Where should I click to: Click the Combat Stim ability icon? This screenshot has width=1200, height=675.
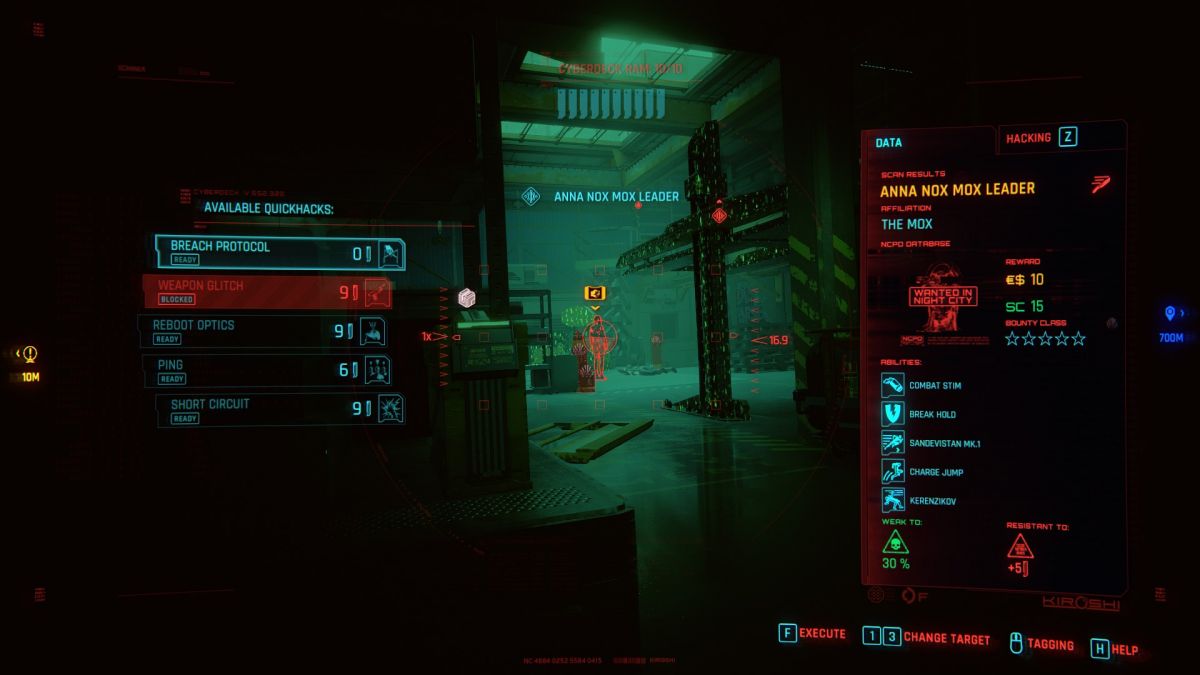coord(892,385)
